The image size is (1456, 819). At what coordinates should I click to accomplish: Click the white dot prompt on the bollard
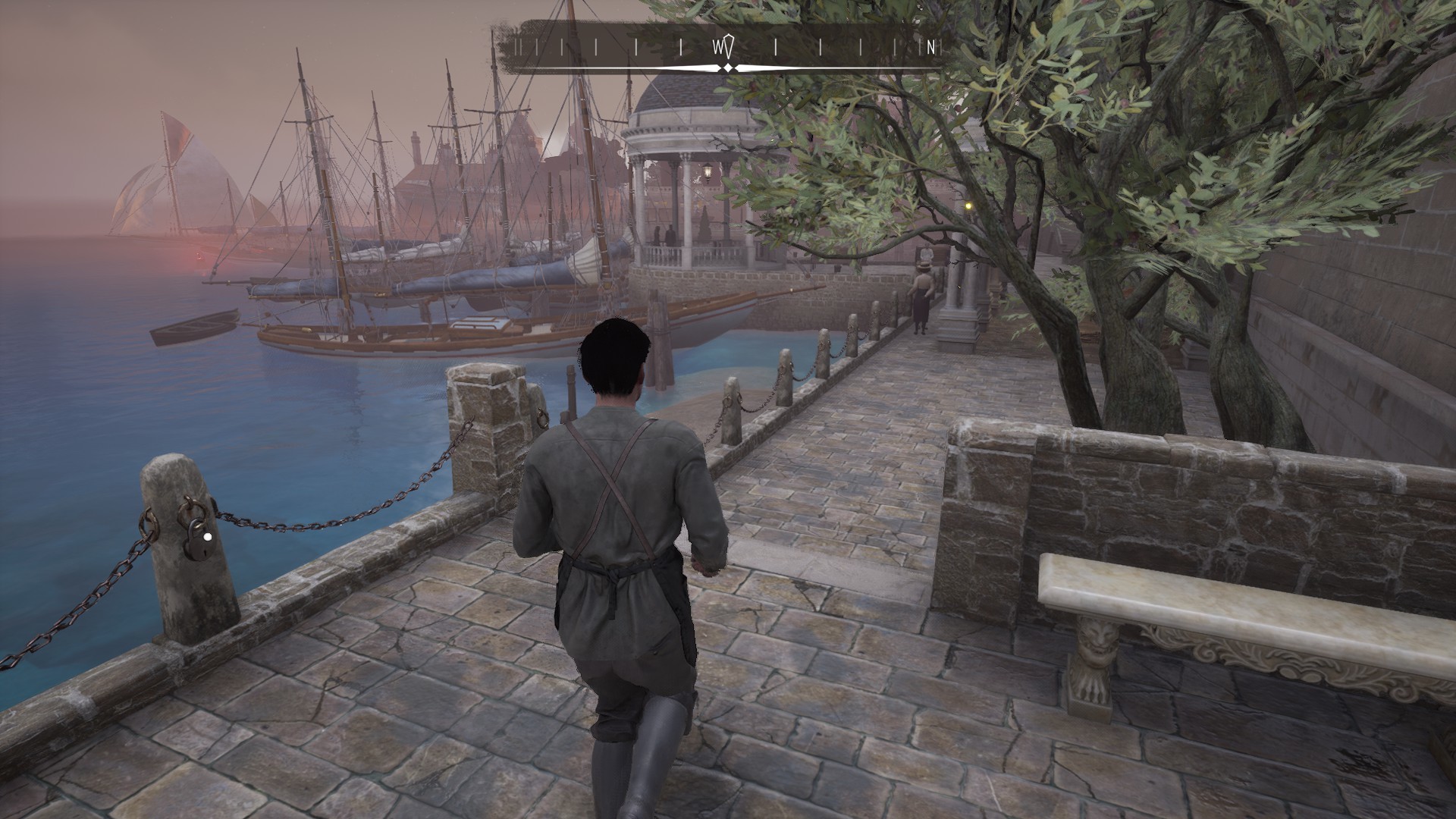(x=206, y=537)
